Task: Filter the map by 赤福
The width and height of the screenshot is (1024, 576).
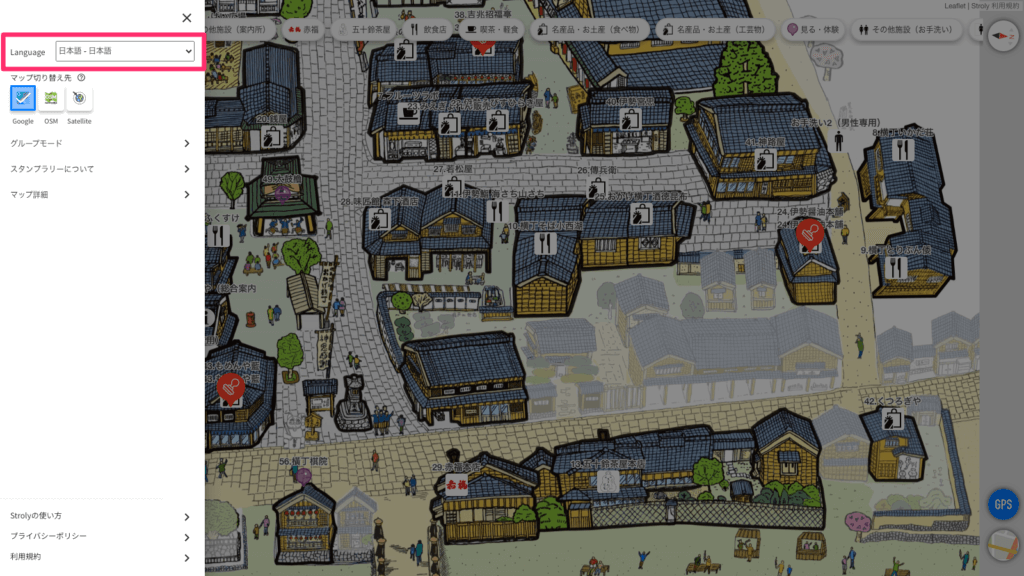Action: [x=303, y=31]
